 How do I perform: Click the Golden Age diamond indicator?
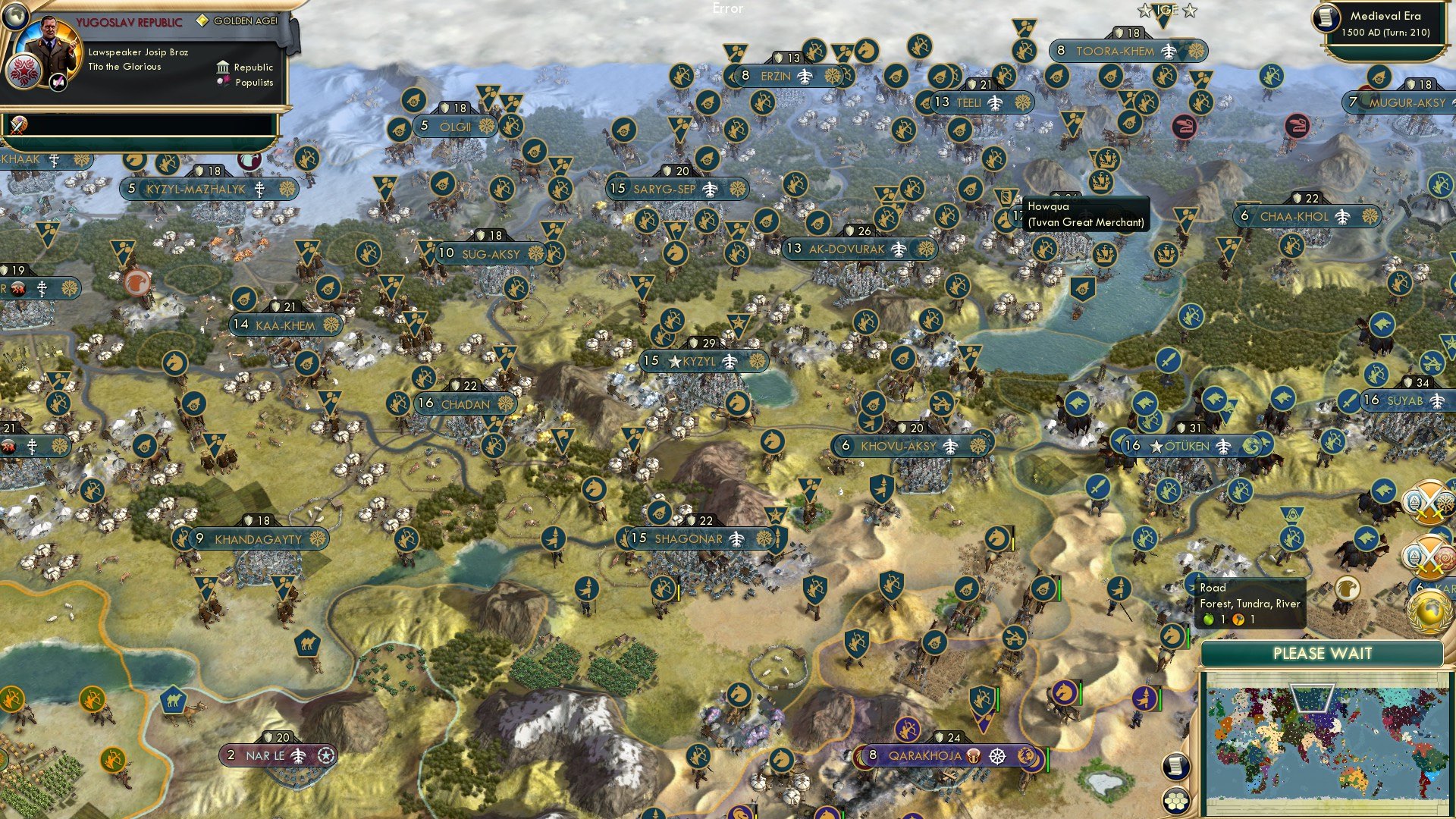203,20
